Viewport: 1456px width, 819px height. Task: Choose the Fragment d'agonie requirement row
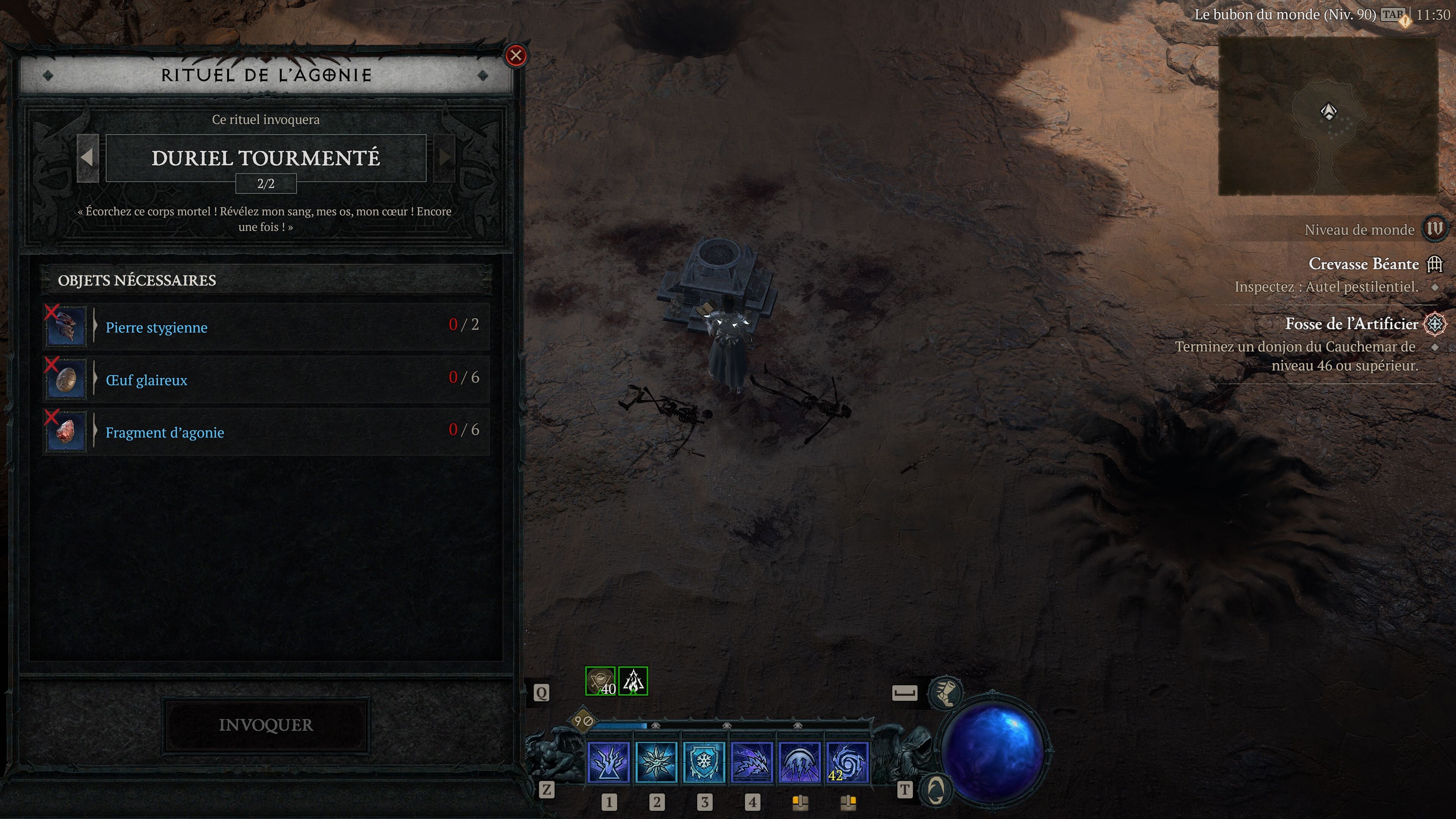pos(266,432)
